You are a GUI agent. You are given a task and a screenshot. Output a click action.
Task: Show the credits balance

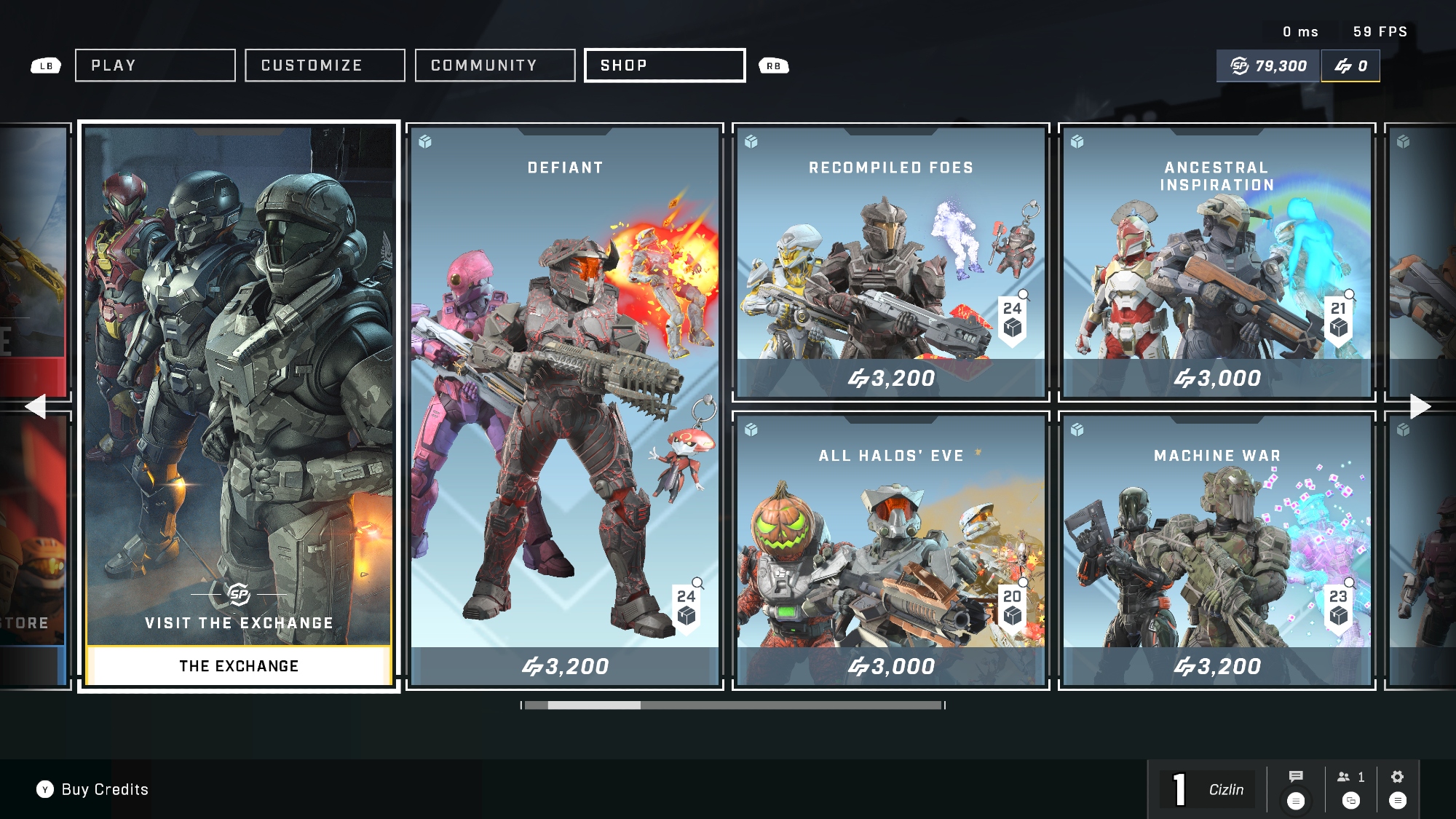click(x=1350, y=66)
